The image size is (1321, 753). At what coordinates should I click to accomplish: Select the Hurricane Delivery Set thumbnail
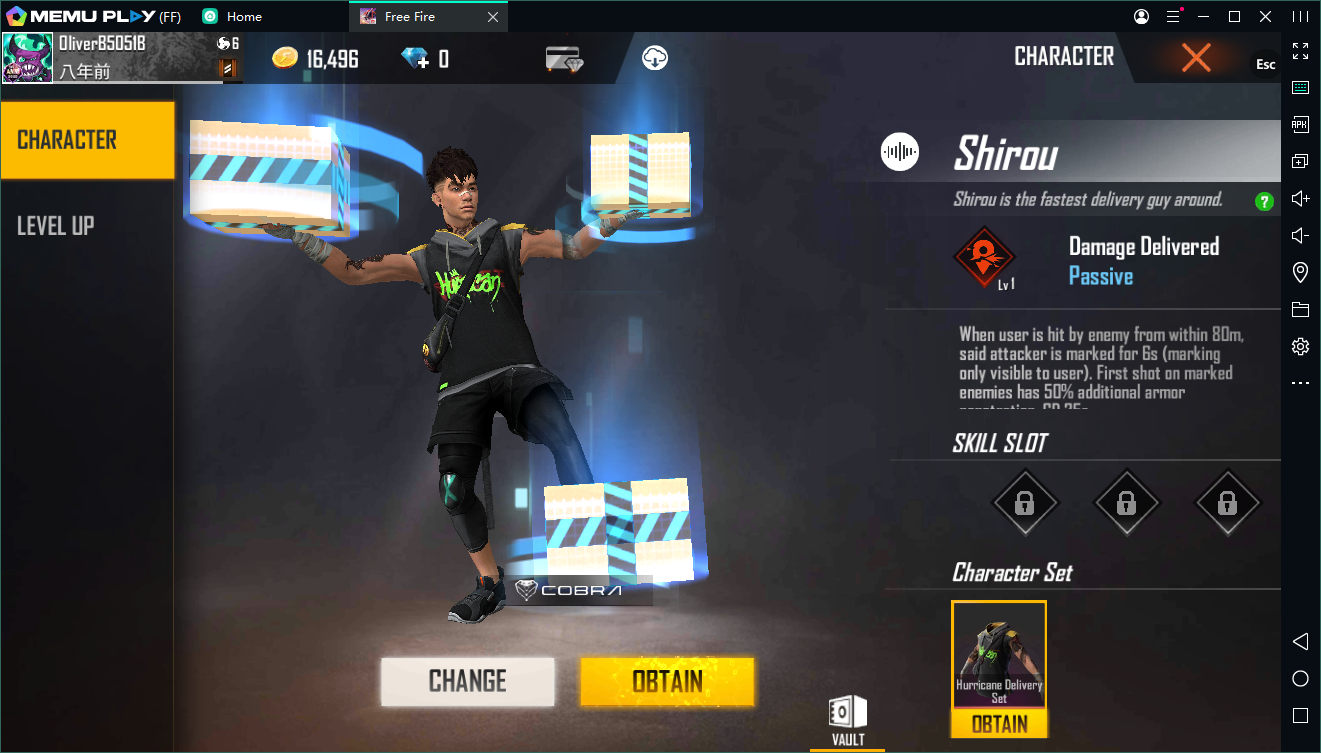coord(999,656)
